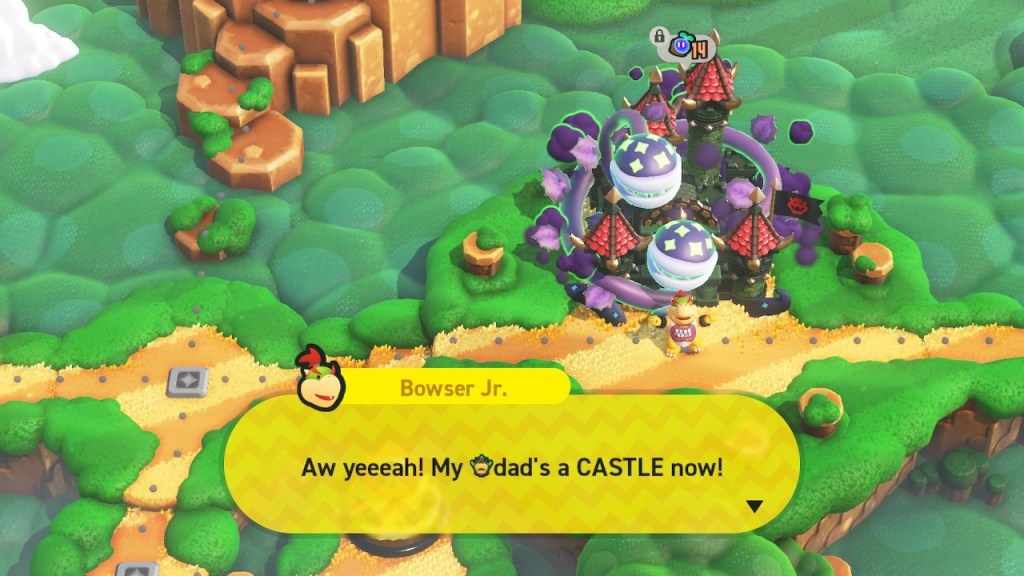Click the Bowser Jr. speaker portrait
The height and width of the screenshot is (576, 1024).
[319, 379]
